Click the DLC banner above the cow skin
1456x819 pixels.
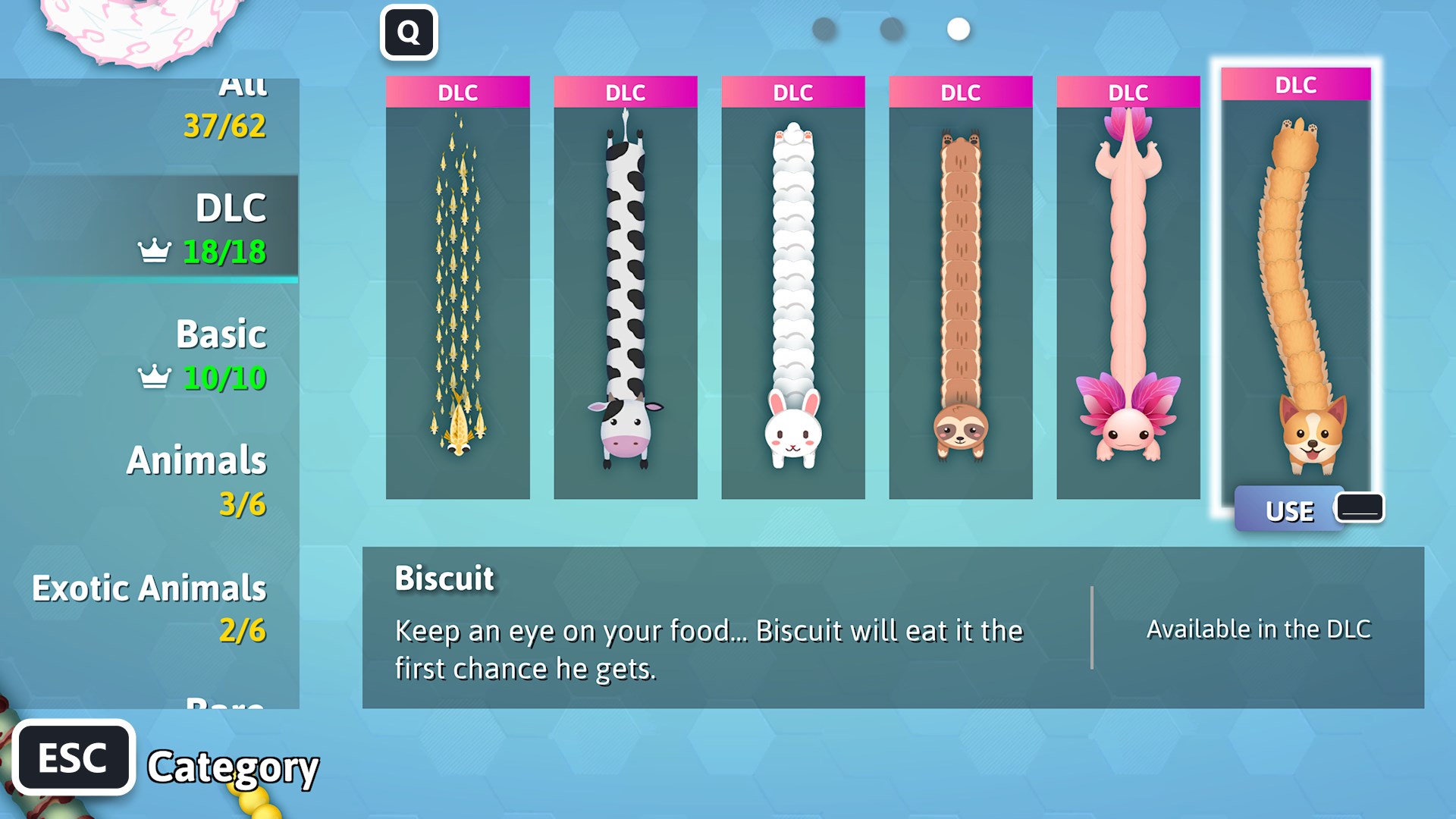[626, 92]
